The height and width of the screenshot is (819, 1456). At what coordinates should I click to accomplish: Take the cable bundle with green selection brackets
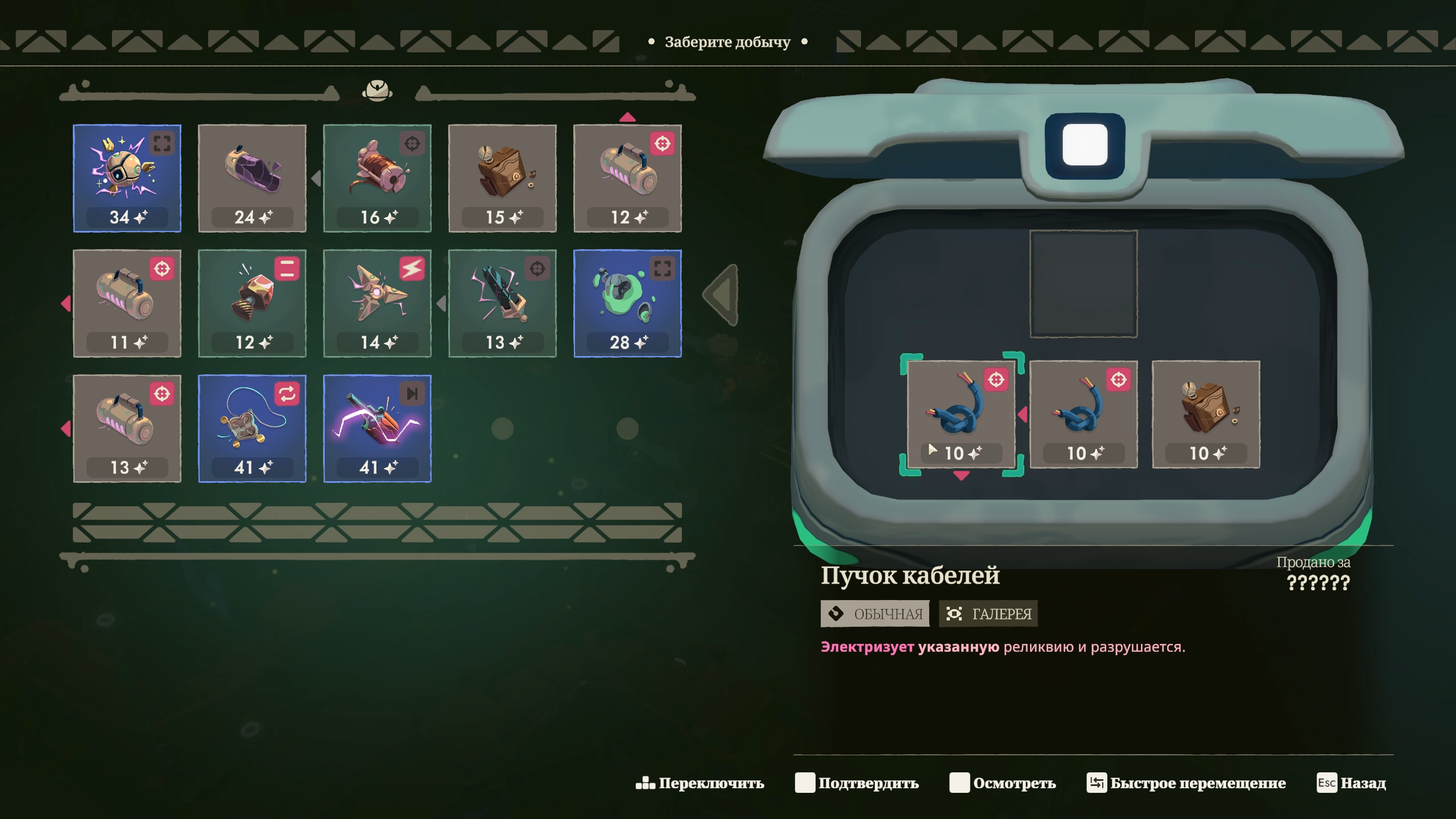[x=961, y=414]
